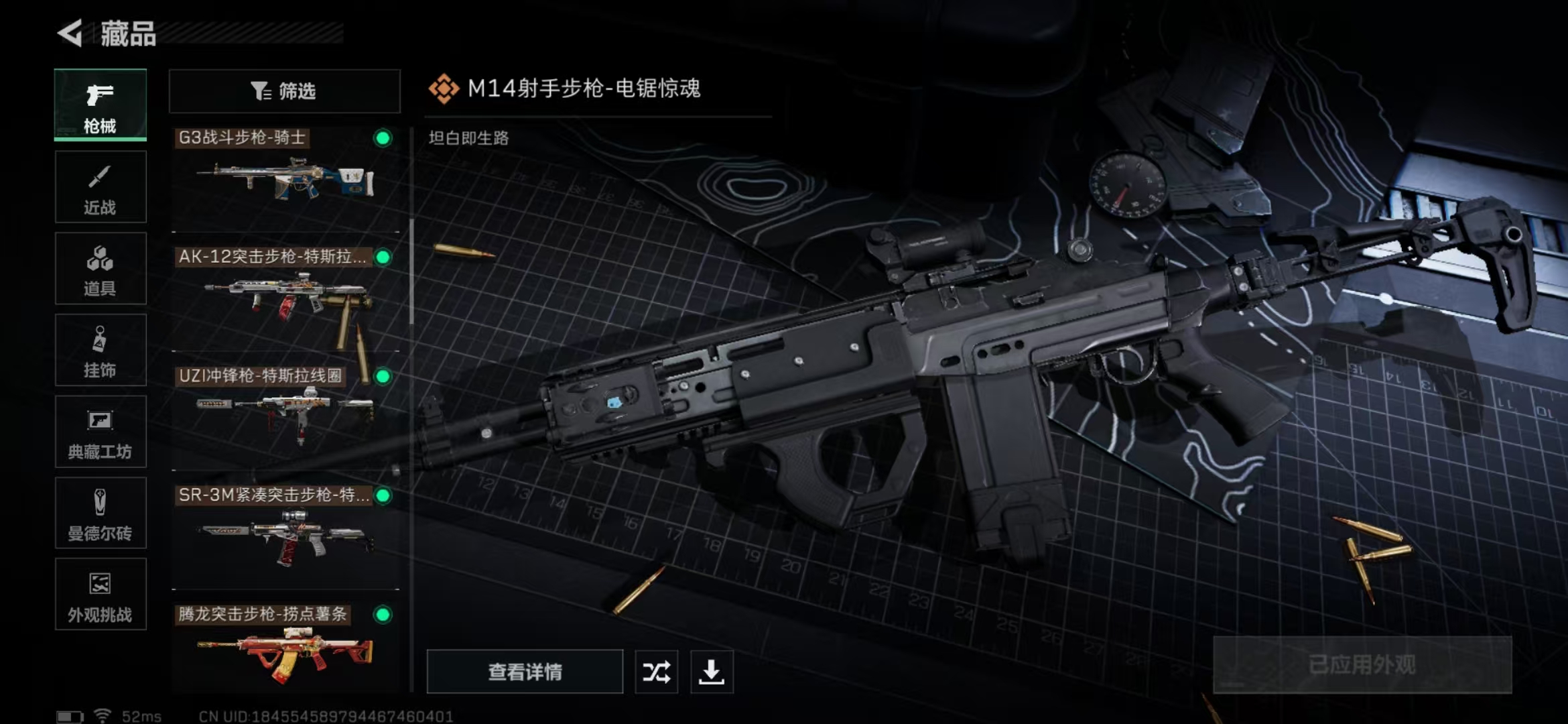
Task: Go back using the arrow beside 藏品
Action: click(x=70, y=33)
